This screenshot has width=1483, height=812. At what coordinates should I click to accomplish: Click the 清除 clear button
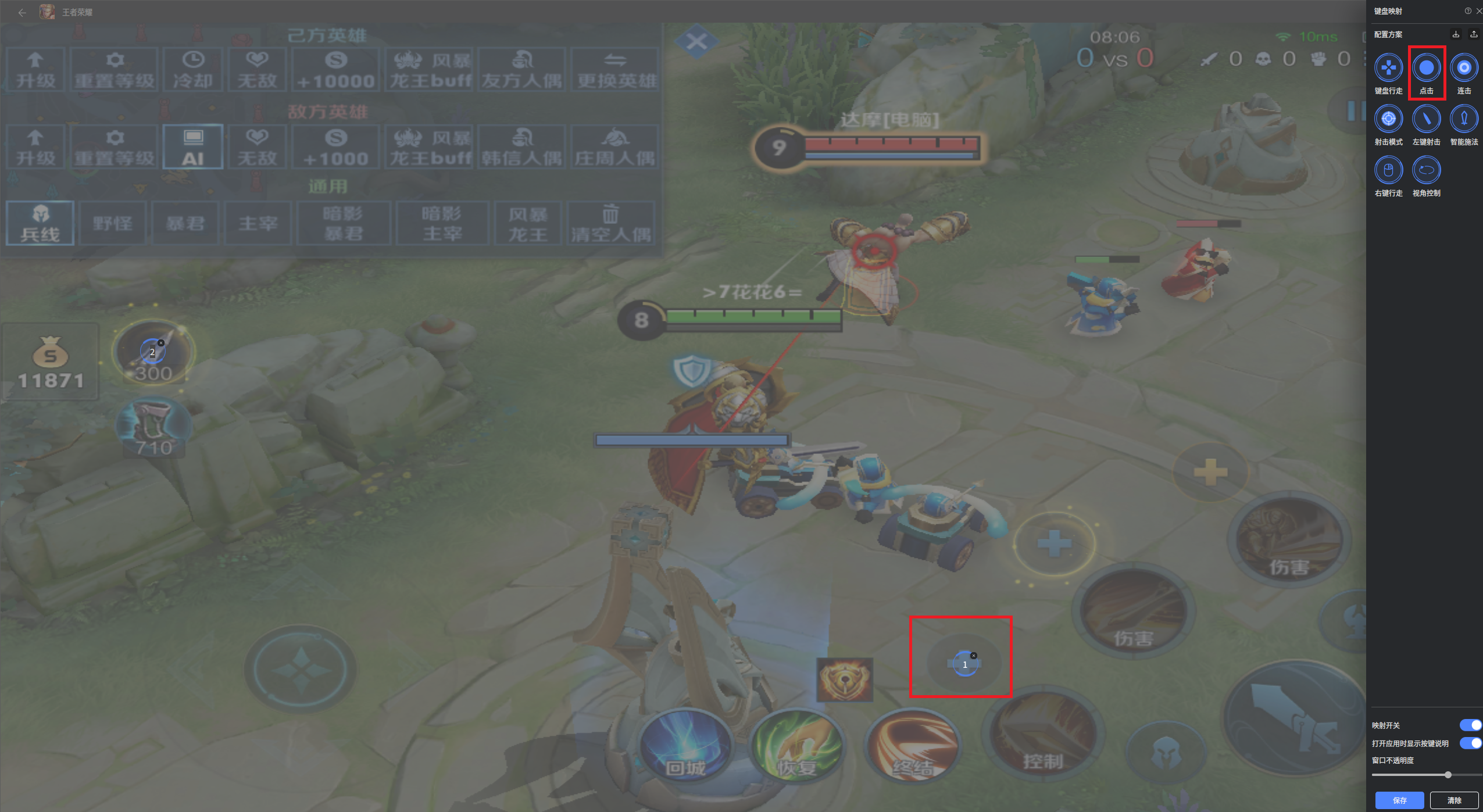(x=1453, y=800)
